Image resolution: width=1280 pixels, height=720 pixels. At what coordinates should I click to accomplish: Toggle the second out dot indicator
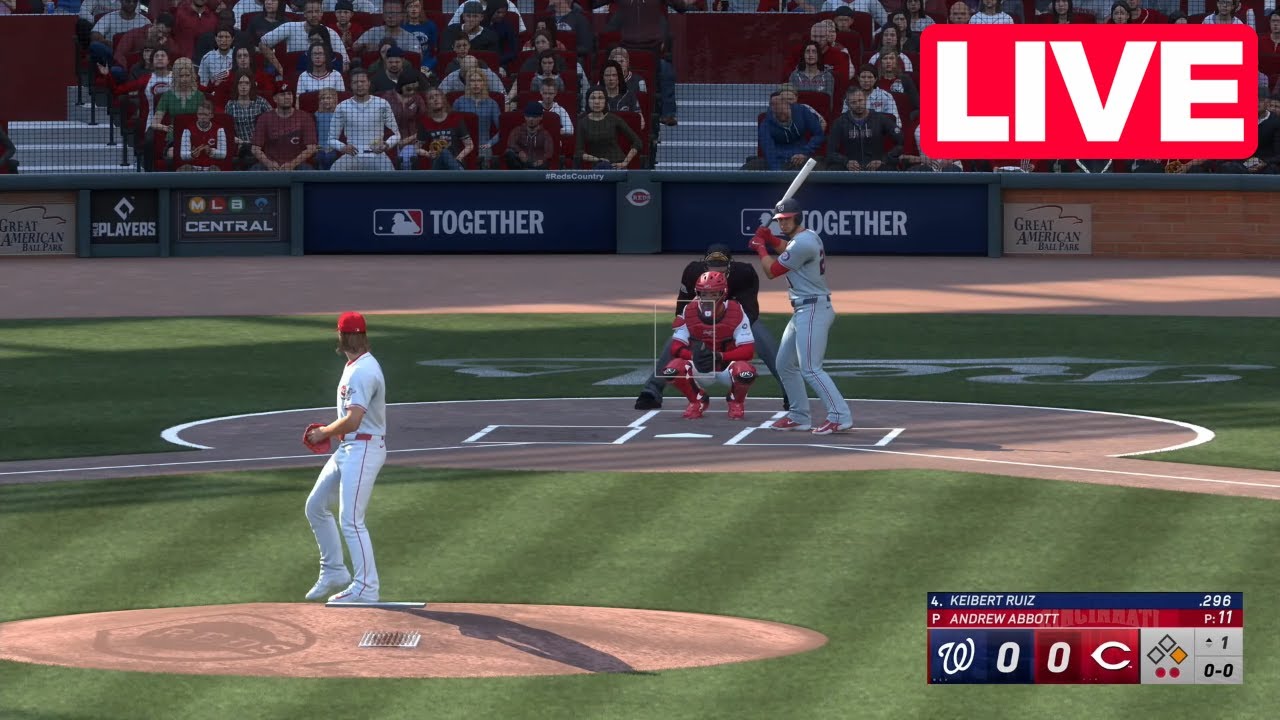1174,671
